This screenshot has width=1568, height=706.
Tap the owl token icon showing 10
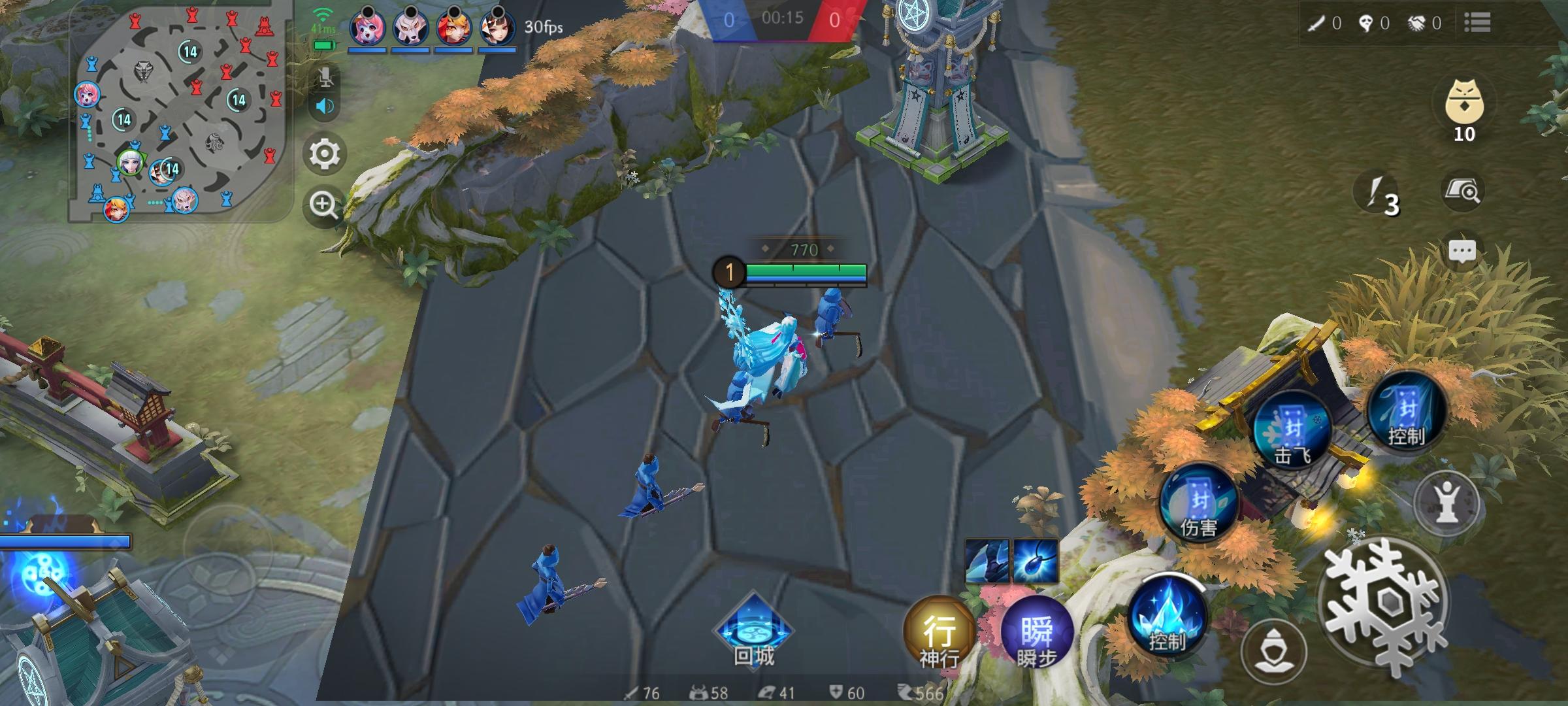1465,105
